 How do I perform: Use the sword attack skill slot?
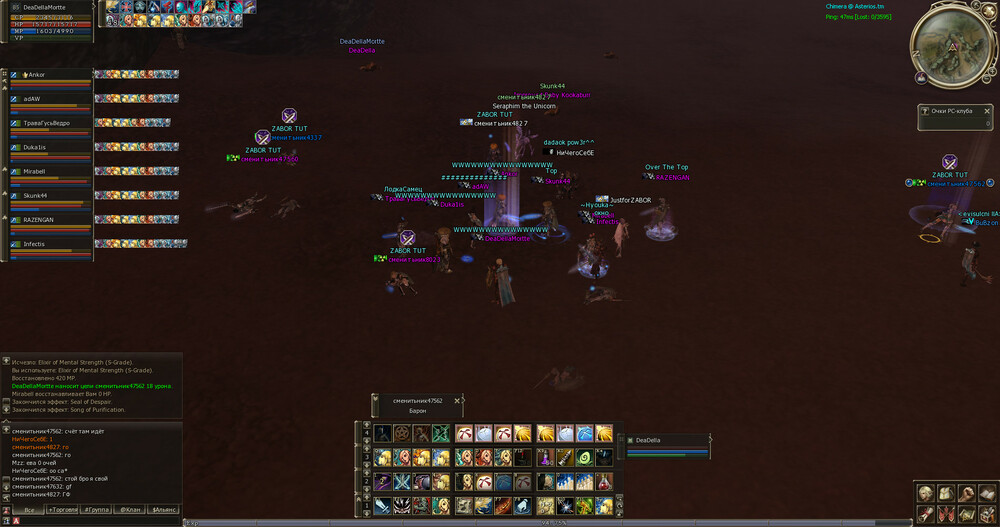[x=383, y=506]
